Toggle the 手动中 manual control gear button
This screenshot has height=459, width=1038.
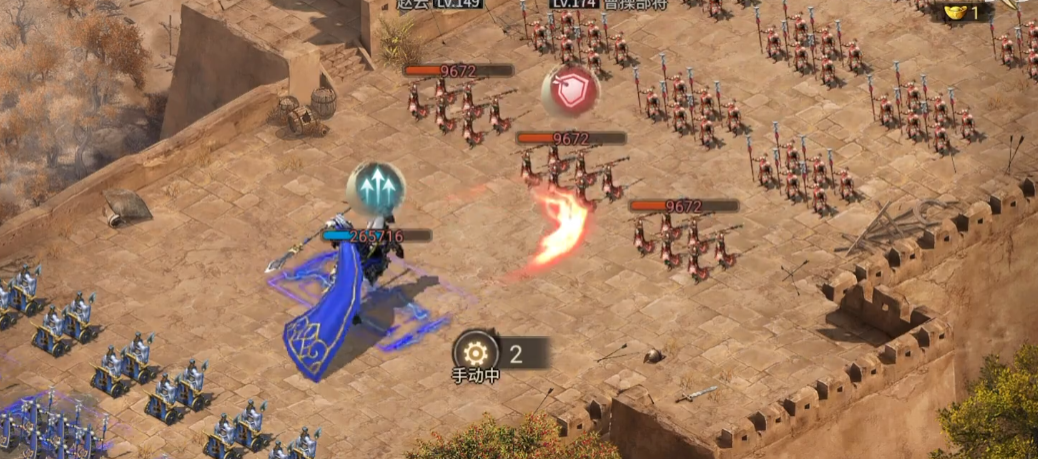click(x=475, y=353)
